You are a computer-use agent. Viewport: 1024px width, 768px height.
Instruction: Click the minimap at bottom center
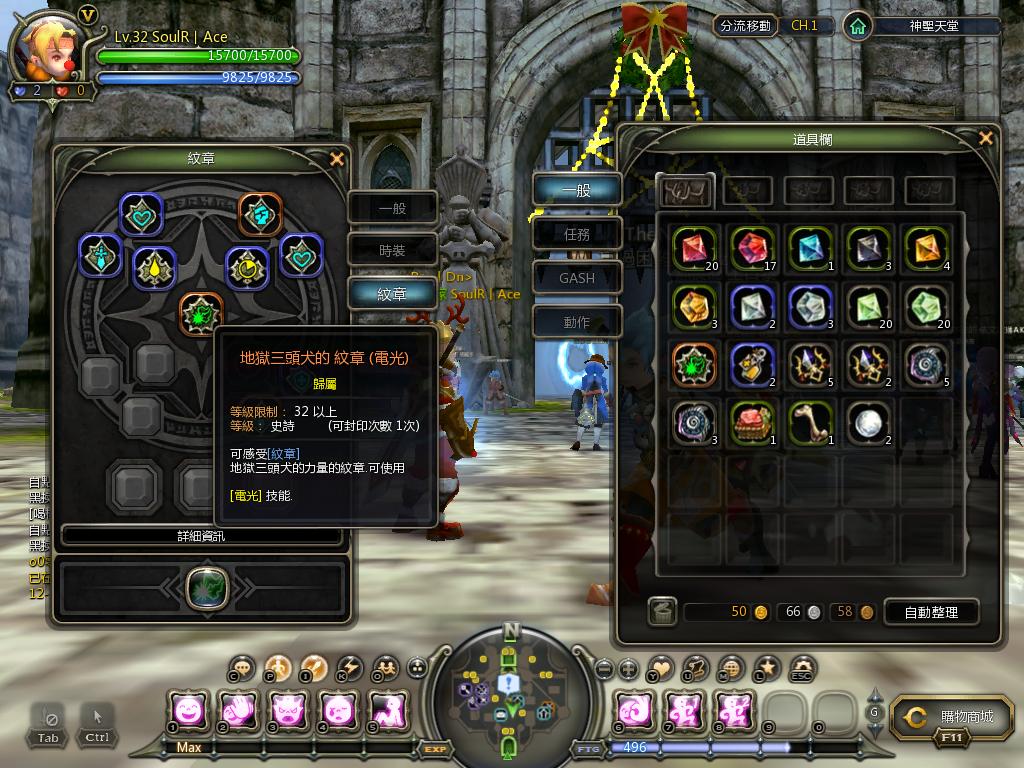tap(511, 692)
